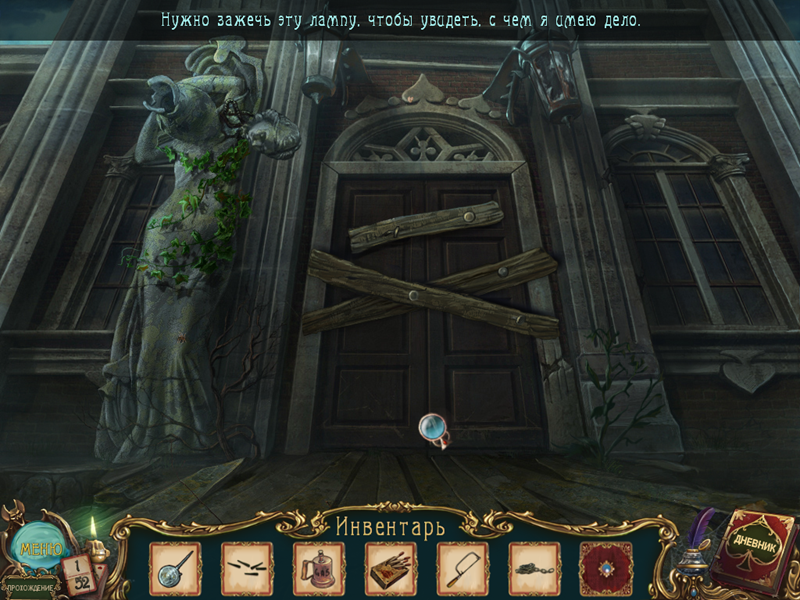Open the Меню button
Viewport: 800px width, 600px height.
[x=39, y=549]
